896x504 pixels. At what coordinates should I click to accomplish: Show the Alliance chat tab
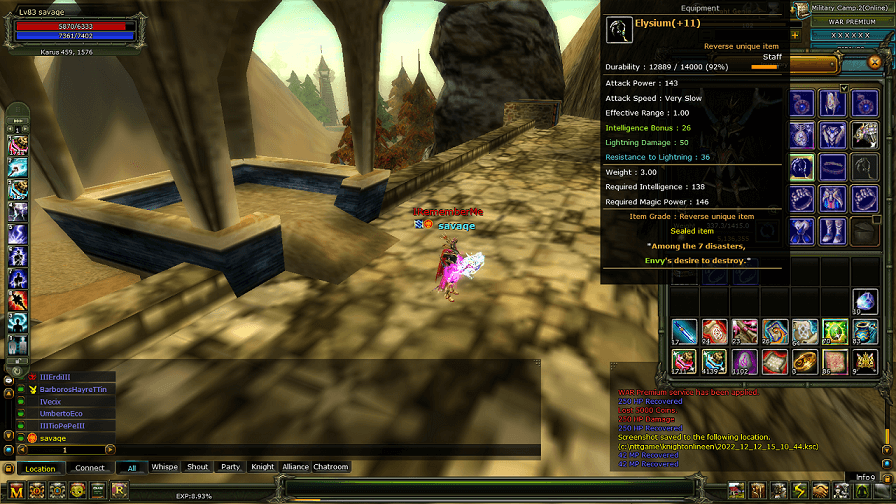(x=296, y=467)
